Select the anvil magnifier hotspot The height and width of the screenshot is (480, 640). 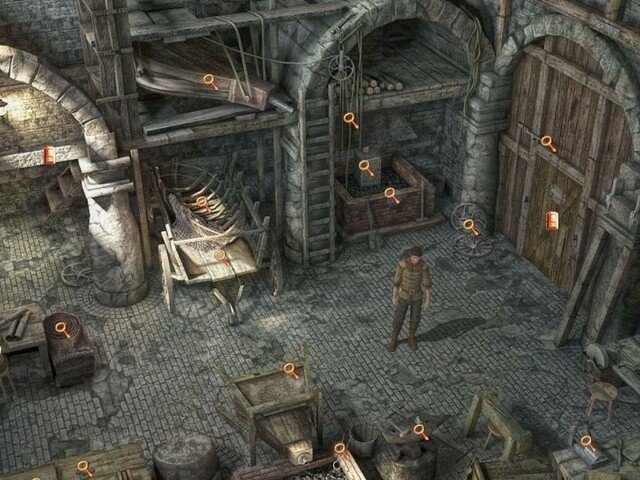[421, 431]
